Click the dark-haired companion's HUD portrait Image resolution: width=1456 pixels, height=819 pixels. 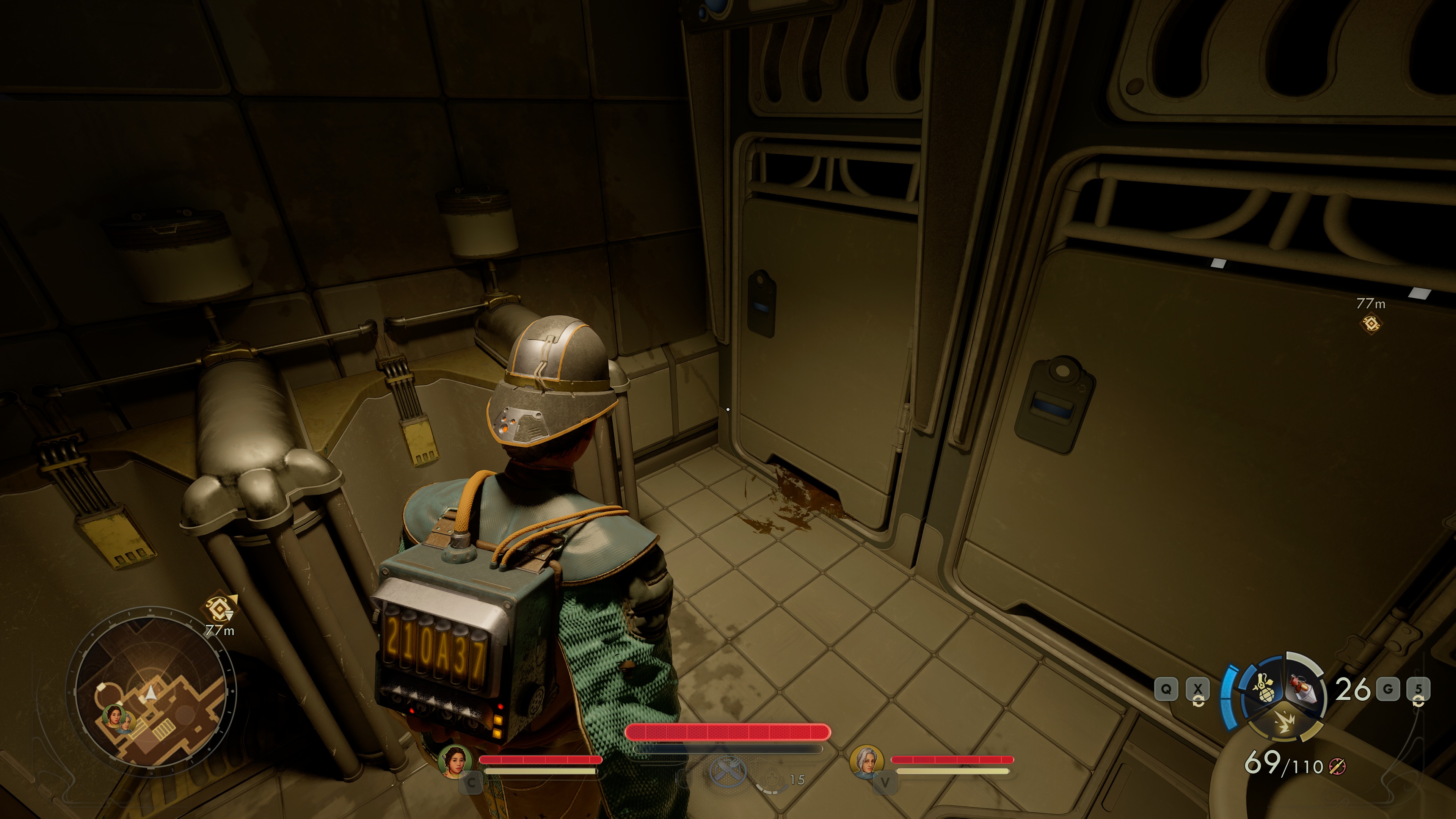click(455, 760)
